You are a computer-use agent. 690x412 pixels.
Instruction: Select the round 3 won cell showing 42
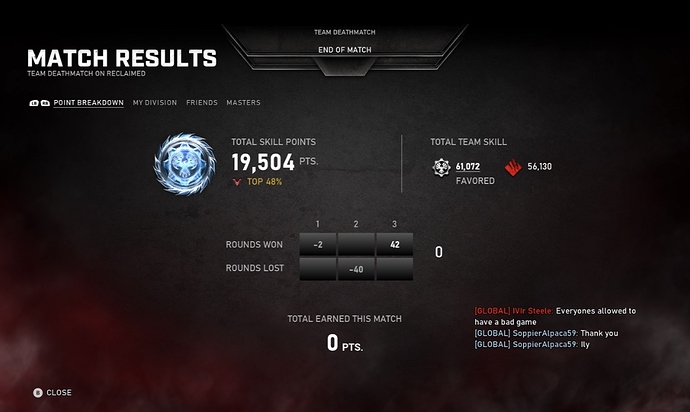[395, 244]
